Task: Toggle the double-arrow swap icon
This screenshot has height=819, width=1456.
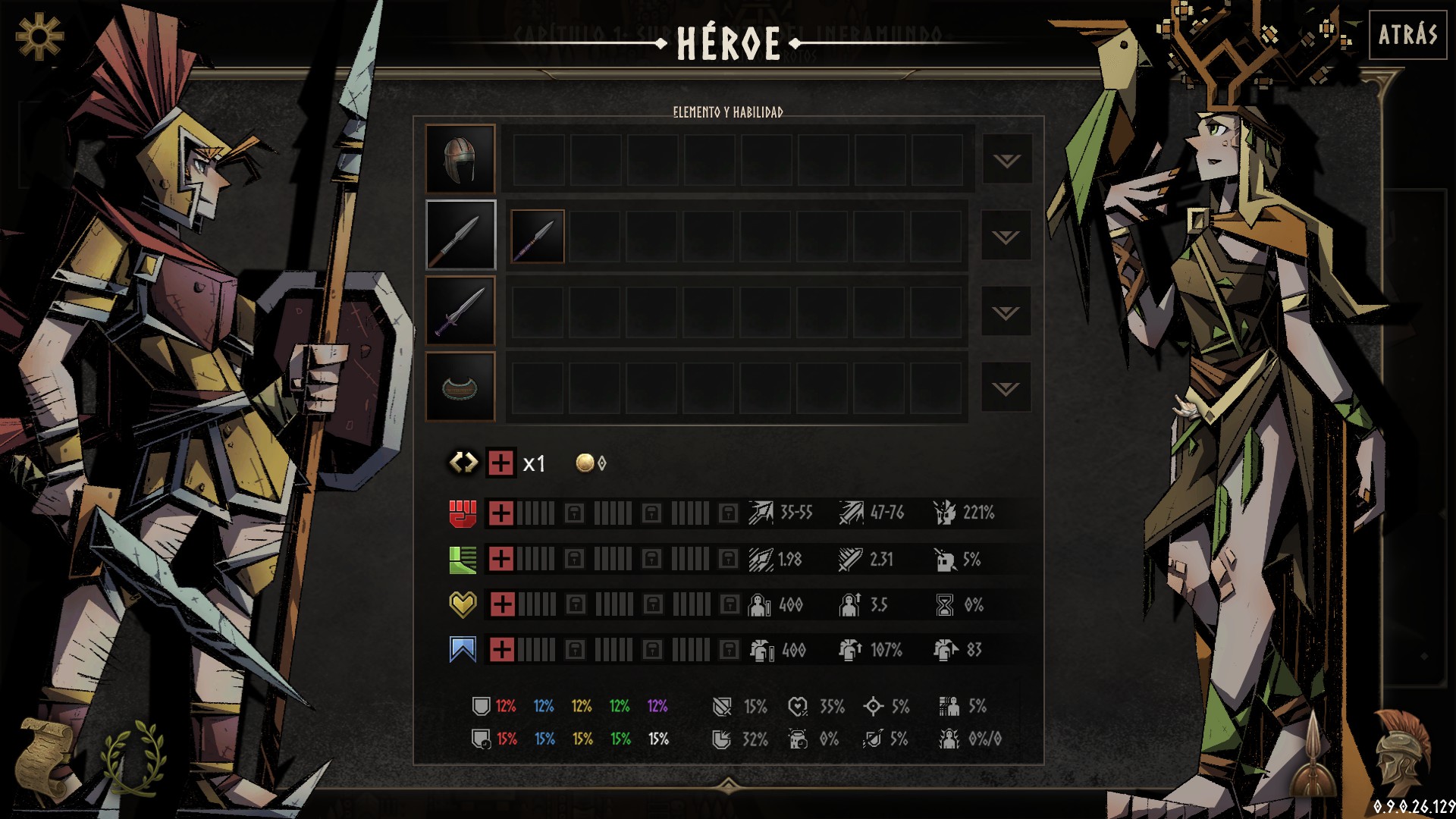Action: point(463,463)
